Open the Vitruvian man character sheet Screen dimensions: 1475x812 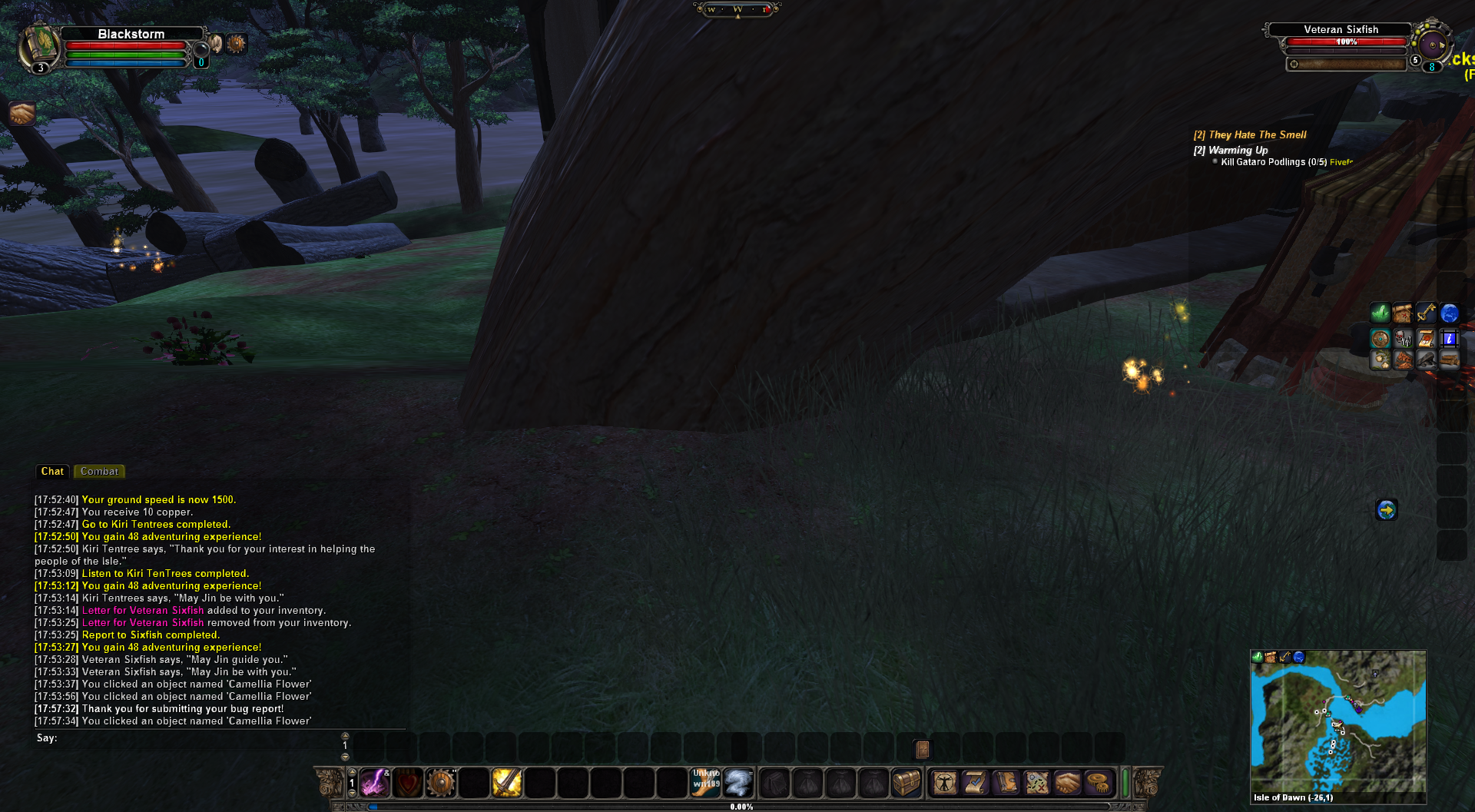(944, 783)
